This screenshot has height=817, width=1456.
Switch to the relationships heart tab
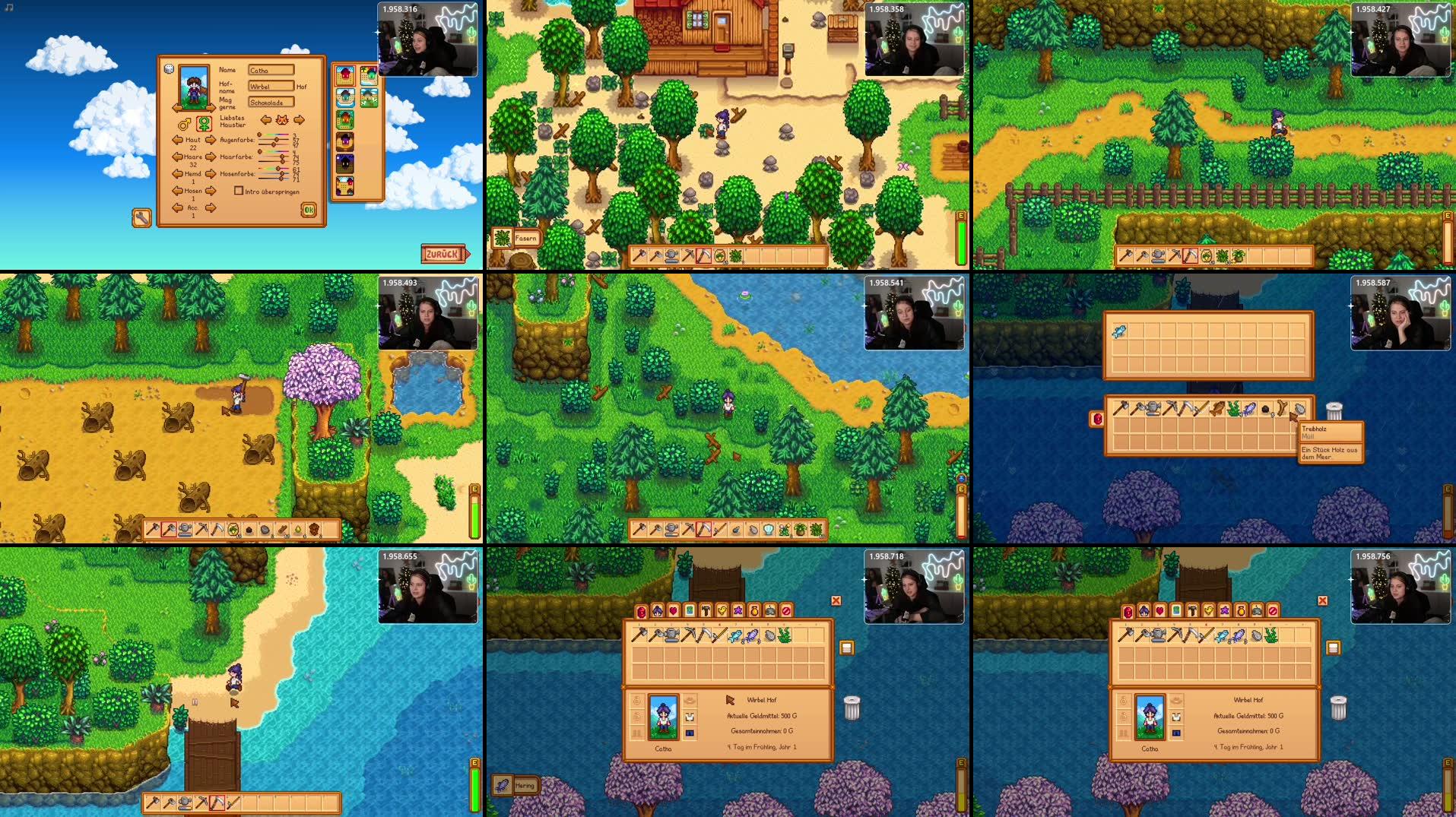point(673,611)
